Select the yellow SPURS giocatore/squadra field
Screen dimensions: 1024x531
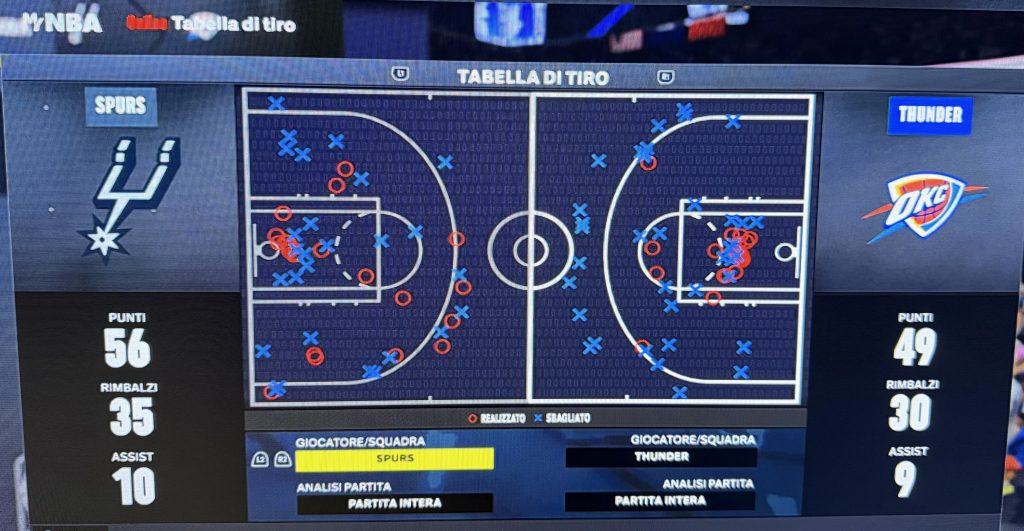pyautogui.click(x=394, y=458)
